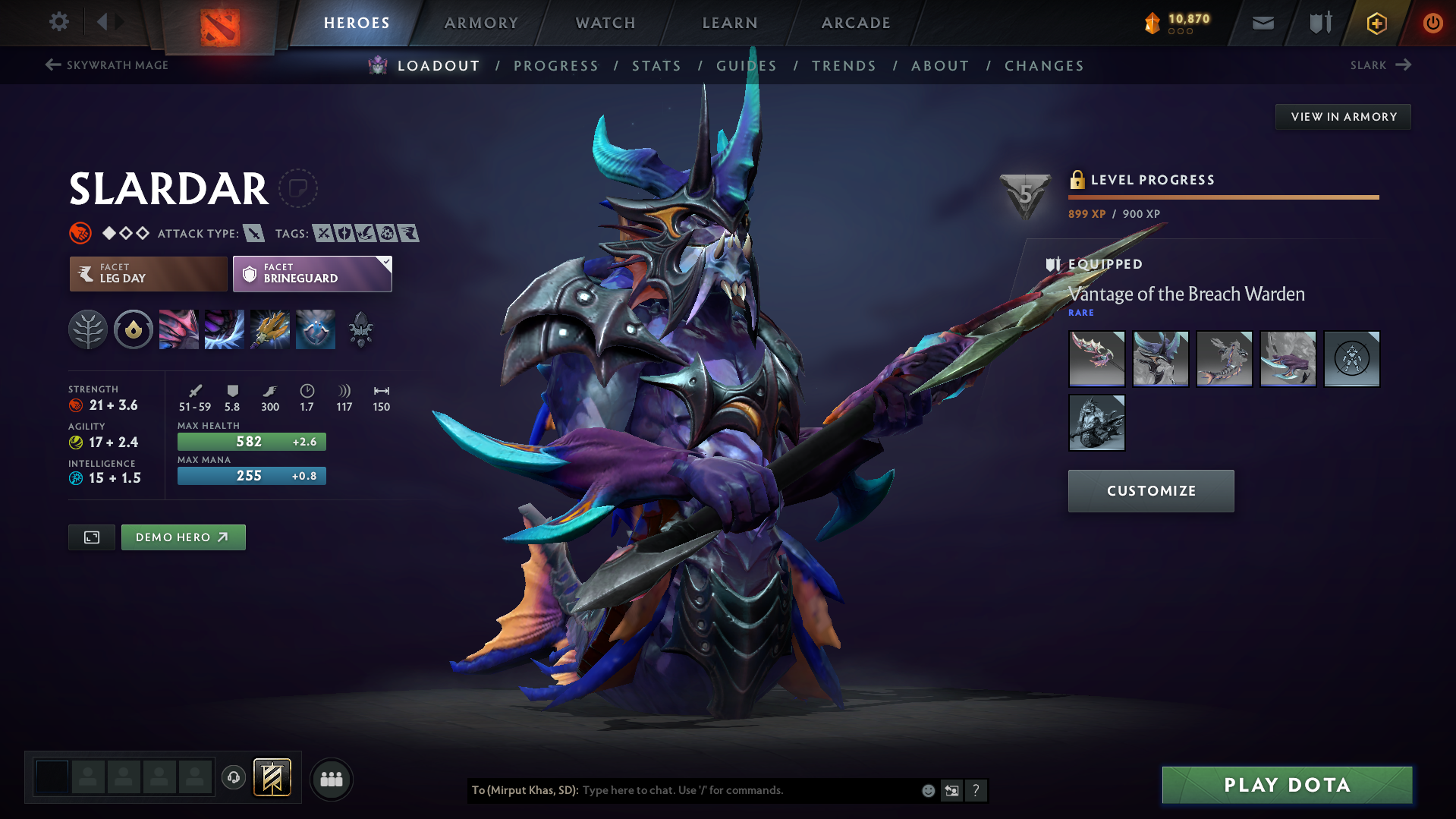The width and height of the screenshot is (1456, 819).
Task: Click the voice chat headset icon
Action: (x=234, y=779)
